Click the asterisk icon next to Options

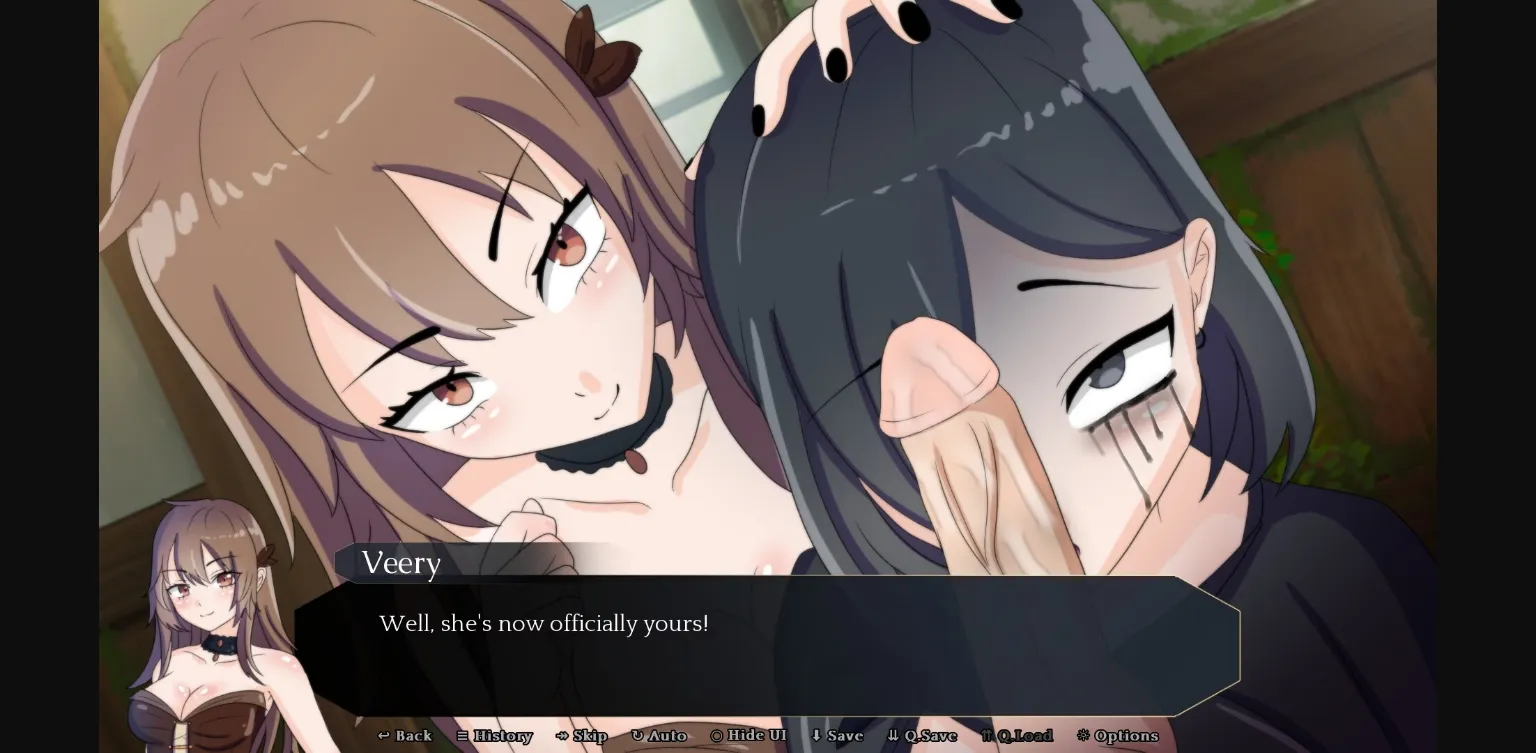coord(1082,735)
